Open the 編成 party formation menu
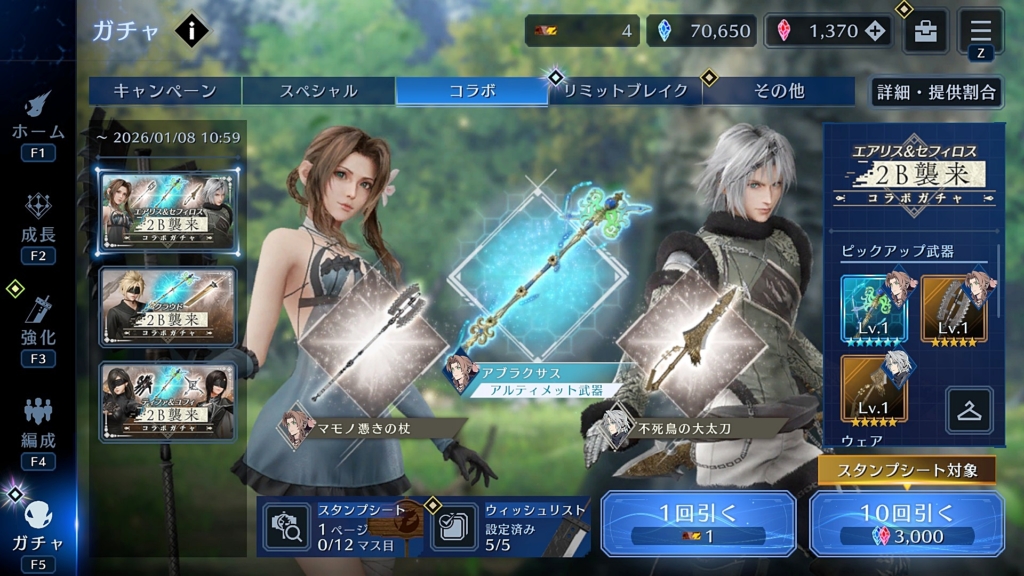 coord(38,431)
